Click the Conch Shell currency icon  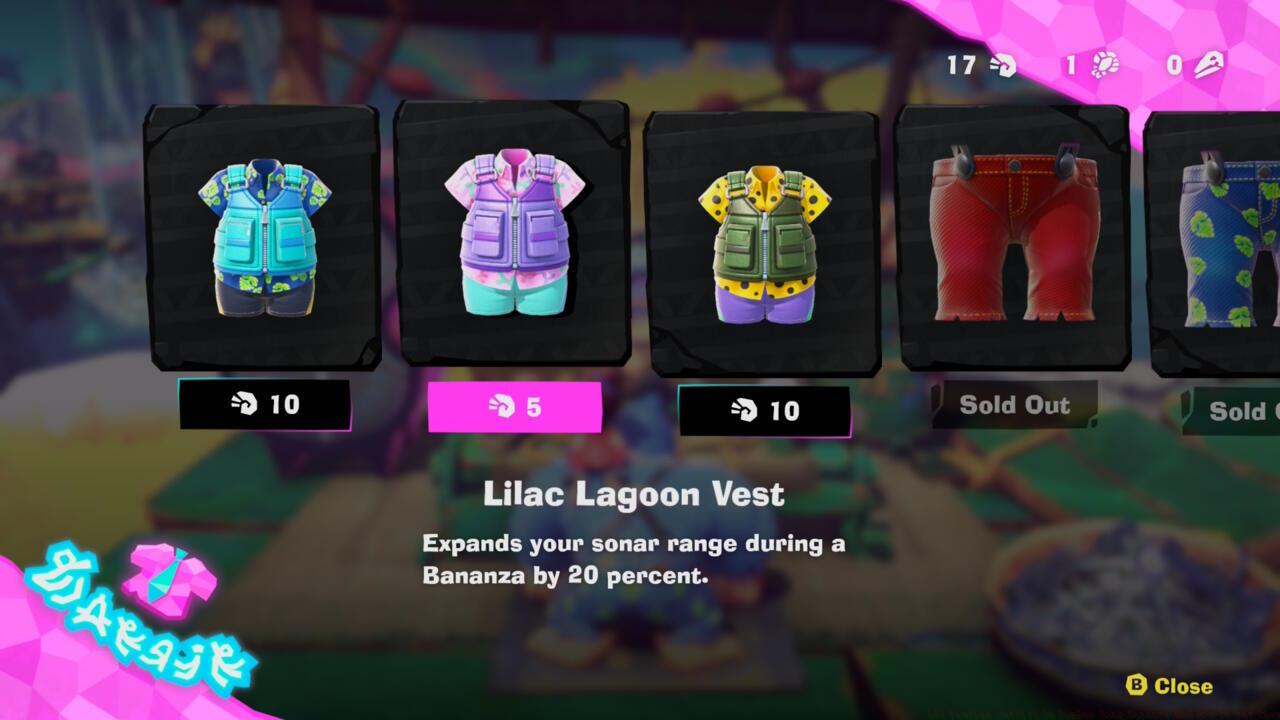[1002, 66]
